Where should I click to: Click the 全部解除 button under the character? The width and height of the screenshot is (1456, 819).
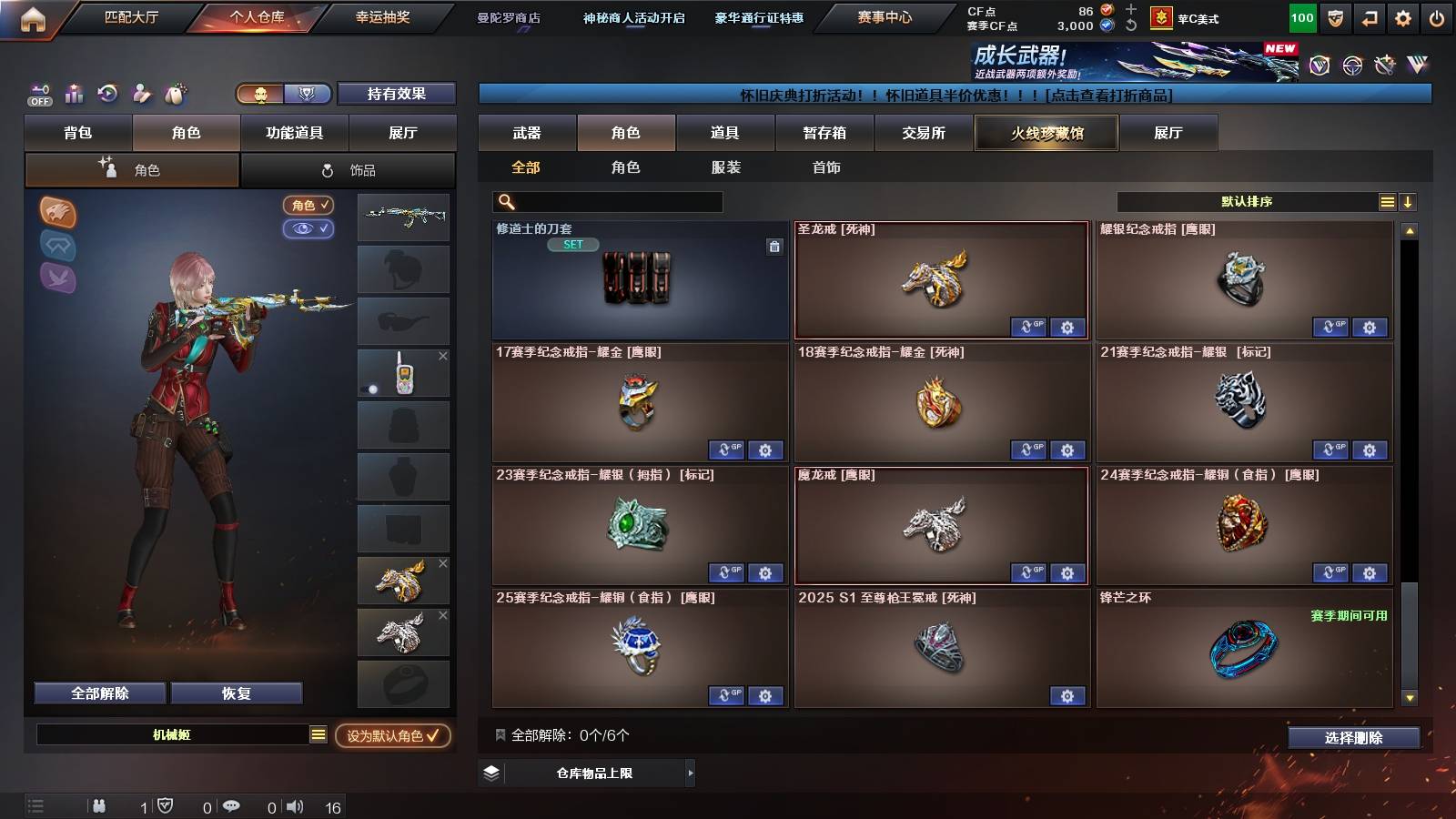tap(98, 693)
